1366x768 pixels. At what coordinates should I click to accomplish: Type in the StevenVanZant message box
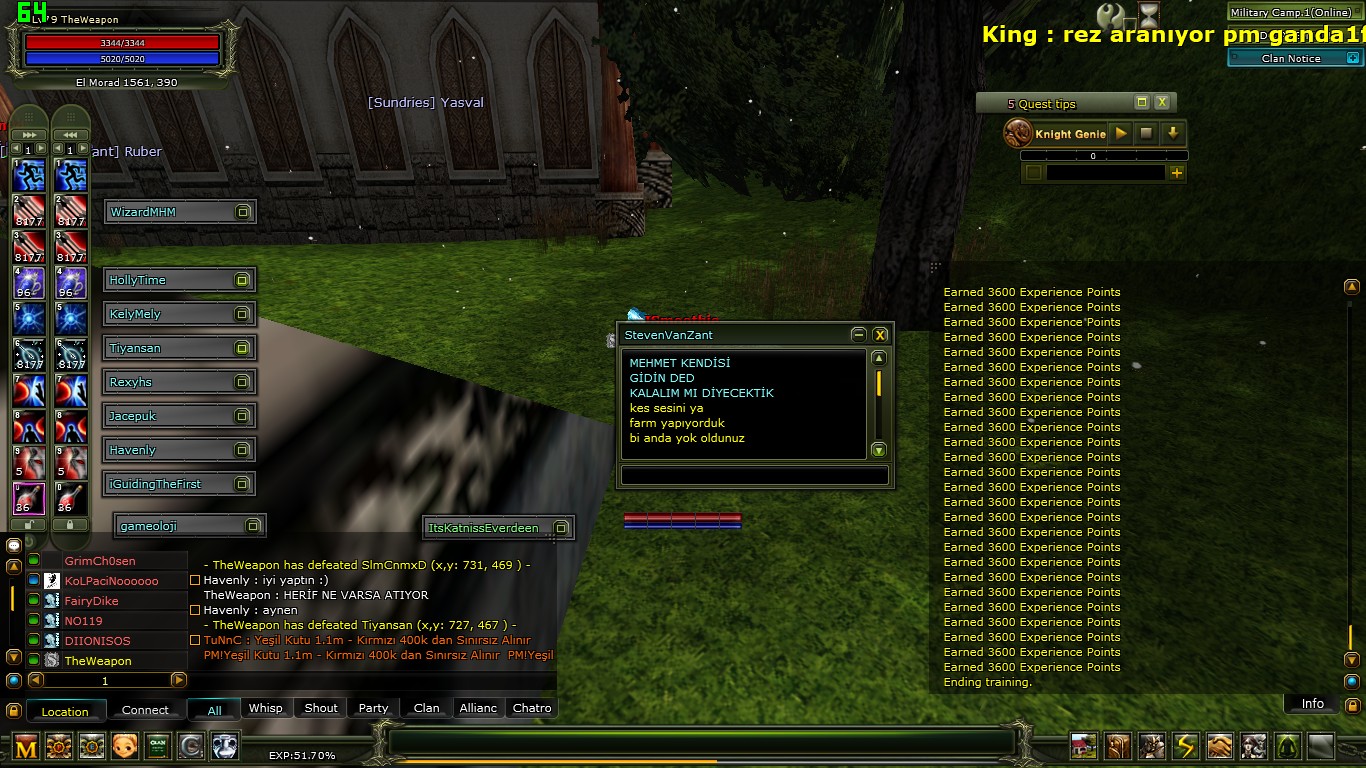click(754, 476)
